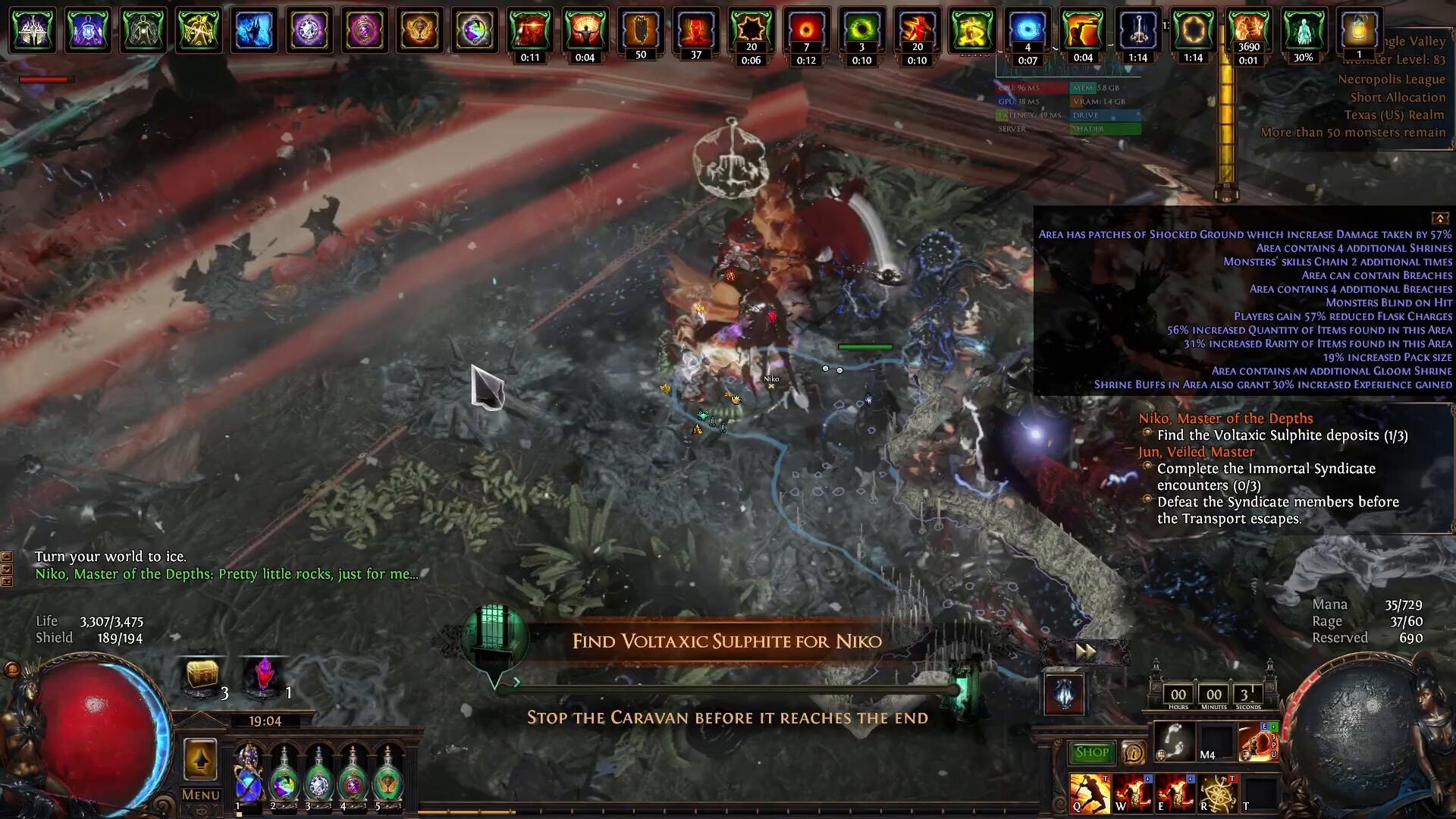The height and width of the screenshot is (819, 1456).
Task: Click the yellow level-up arrow button
Action: 200,759
